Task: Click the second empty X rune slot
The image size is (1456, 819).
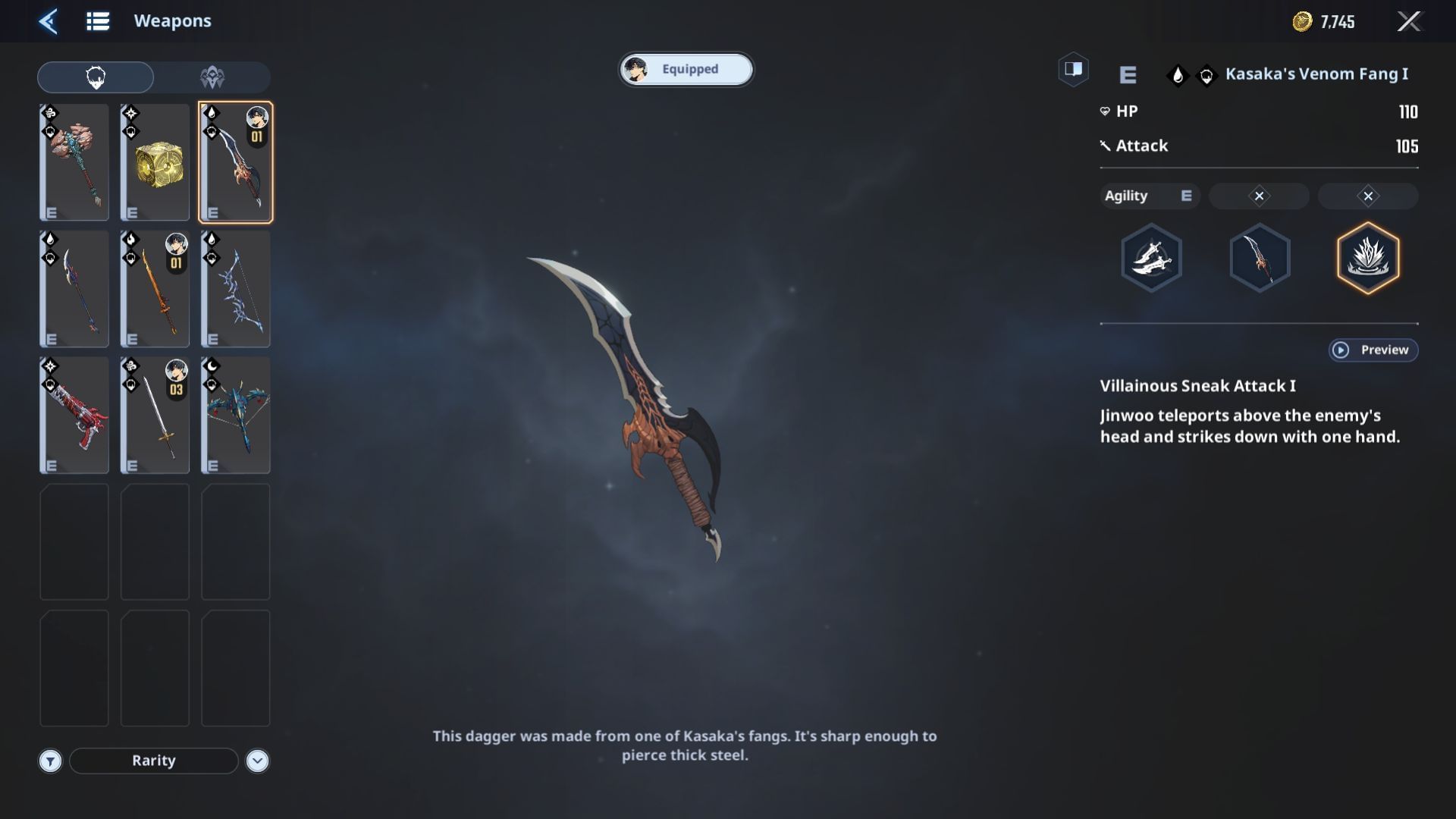Action: coord(1367,196)
